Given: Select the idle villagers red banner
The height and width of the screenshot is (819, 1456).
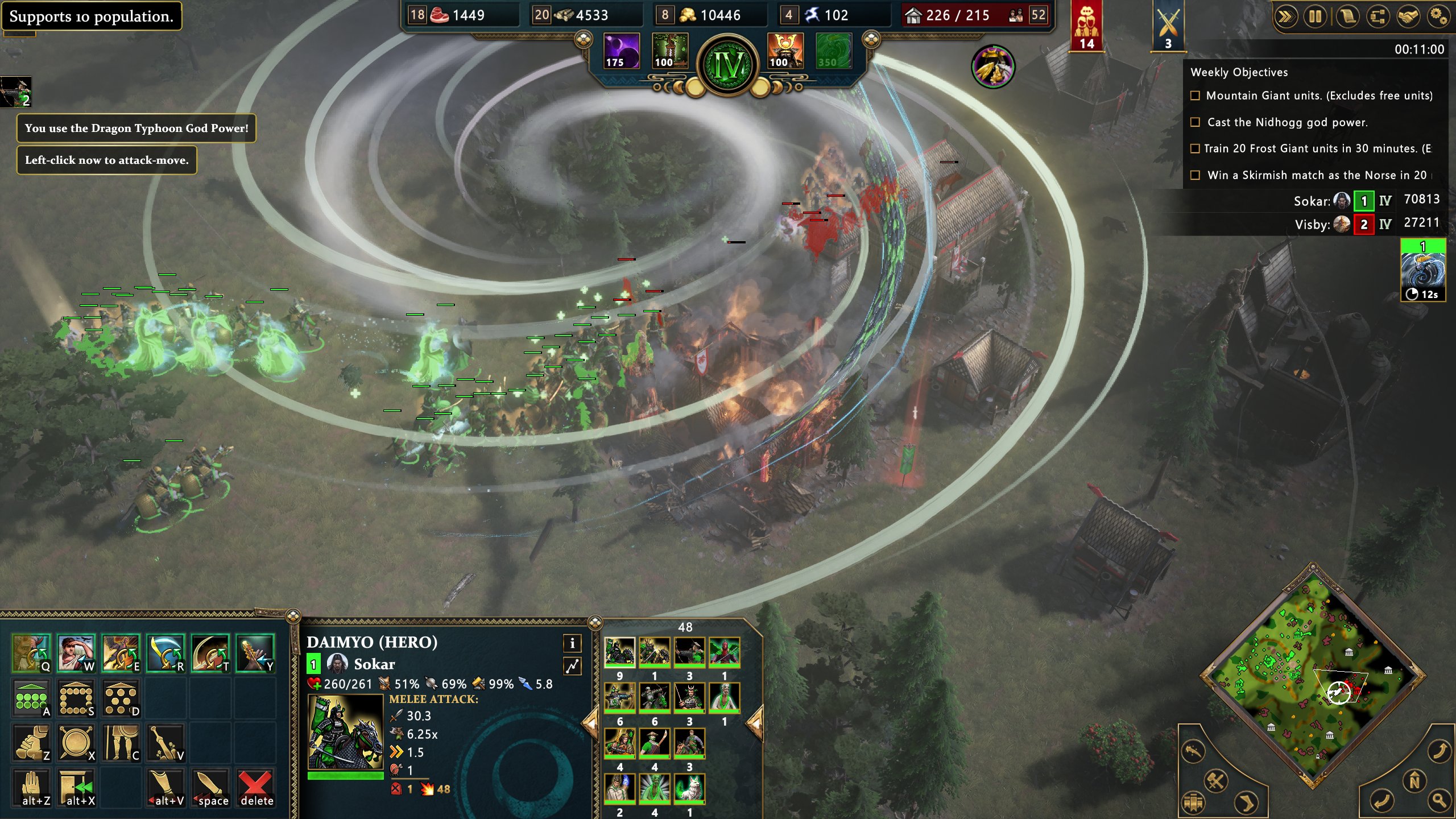Looking at the screenshot, I should (x=1086, y=26).
